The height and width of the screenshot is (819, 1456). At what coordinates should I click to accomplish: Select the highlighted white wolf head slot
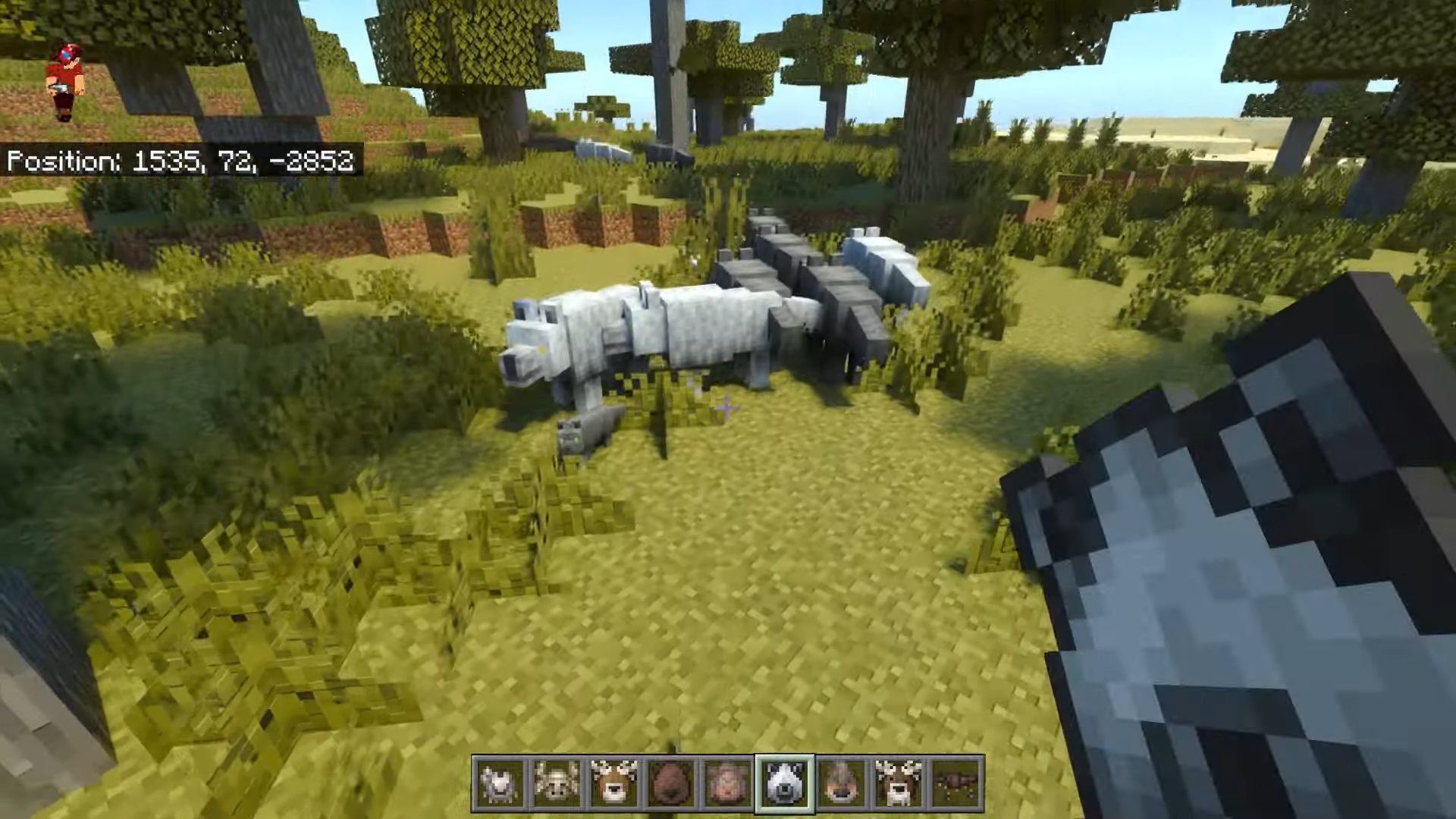point(784,783)
